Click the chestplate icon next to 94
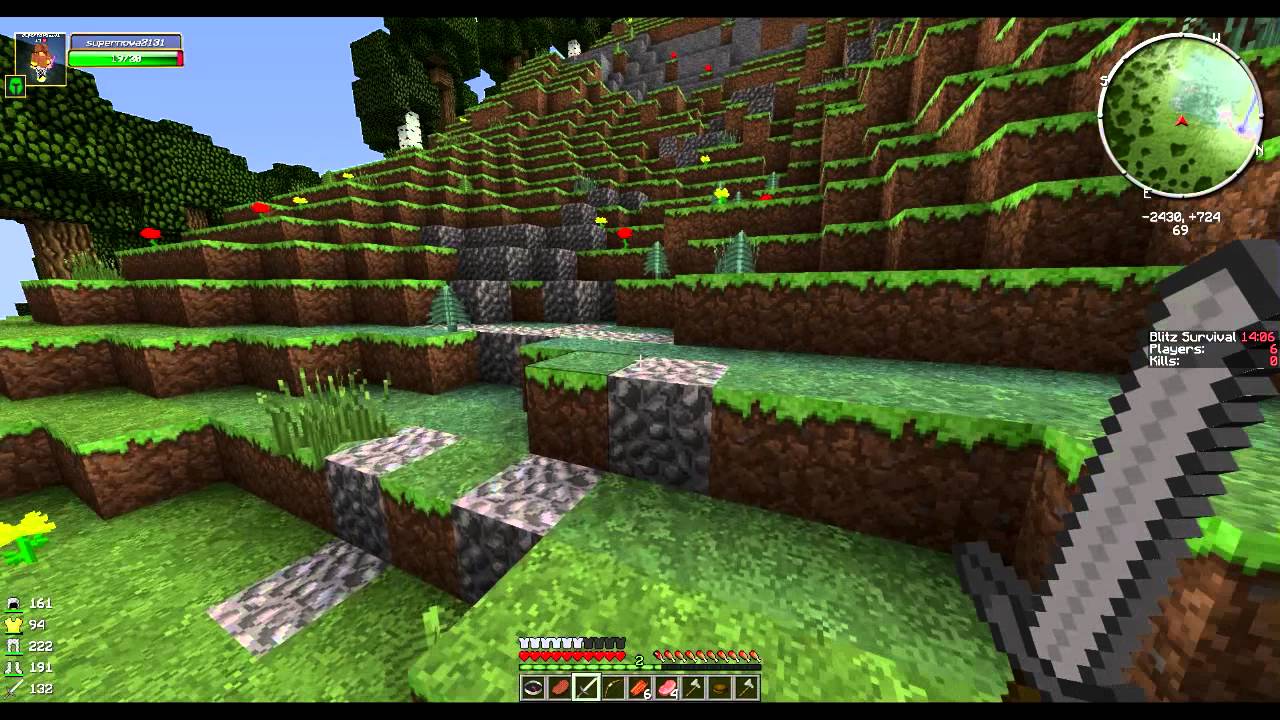The height and width of the screenshot is (720, 1280). tap(14, 626)
